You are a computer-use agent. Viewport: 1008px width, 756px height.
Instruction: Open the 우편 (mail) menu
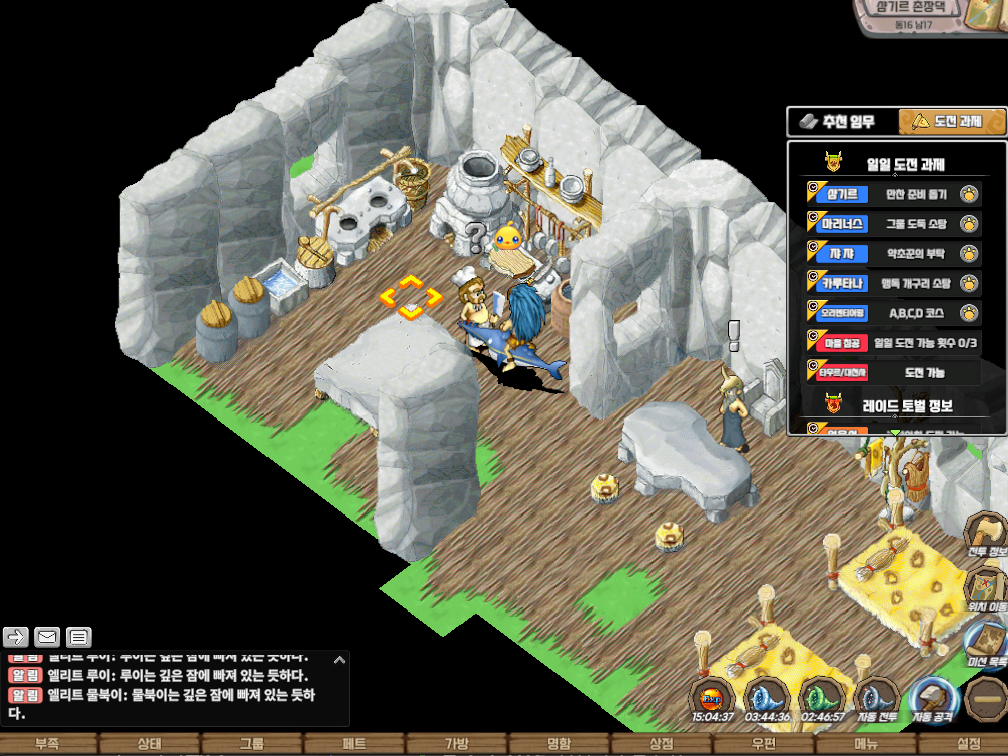764,744
